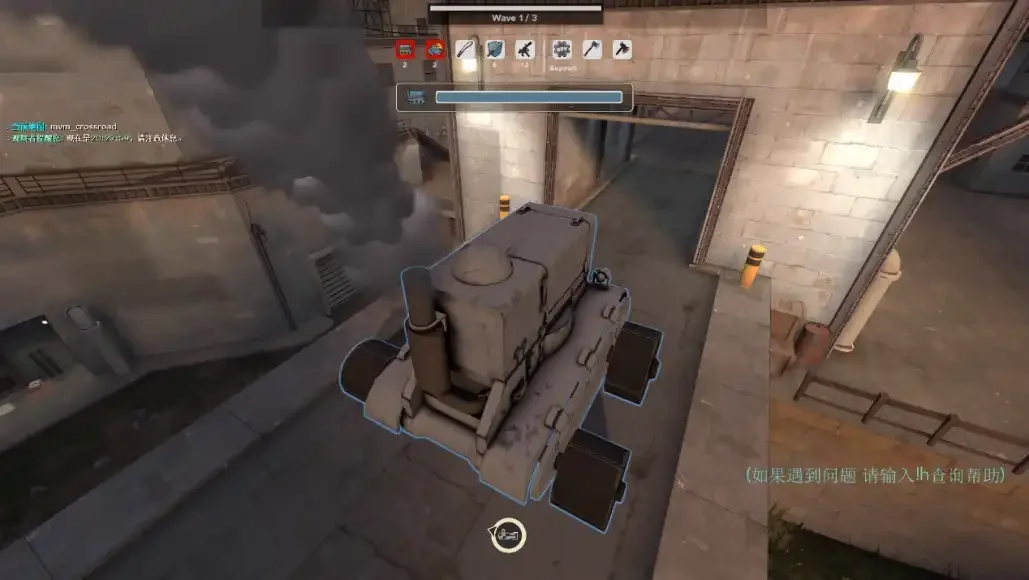The height and width of the screenshot is (580, 1029).
Task: Click the red tank enemy icon in the wave row
Action: [405, 49]
